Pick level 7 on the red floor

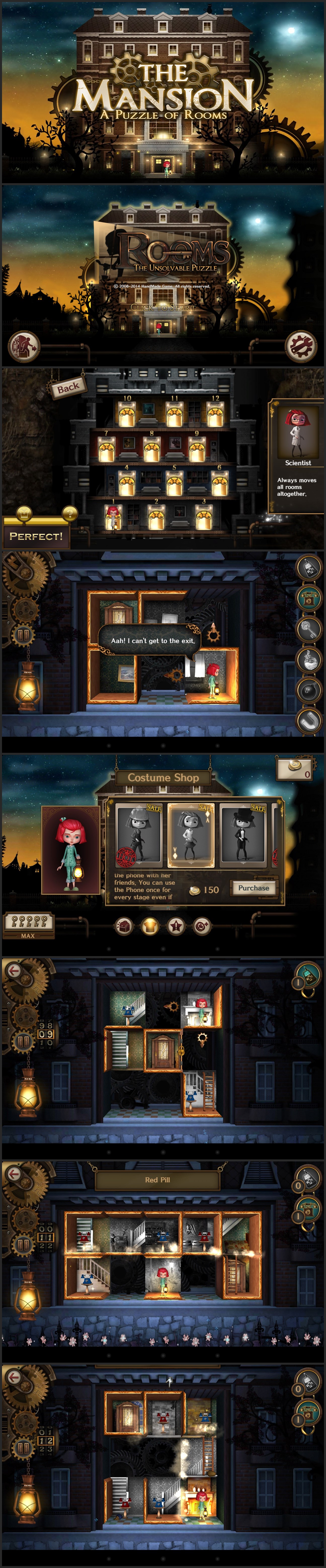106,450
